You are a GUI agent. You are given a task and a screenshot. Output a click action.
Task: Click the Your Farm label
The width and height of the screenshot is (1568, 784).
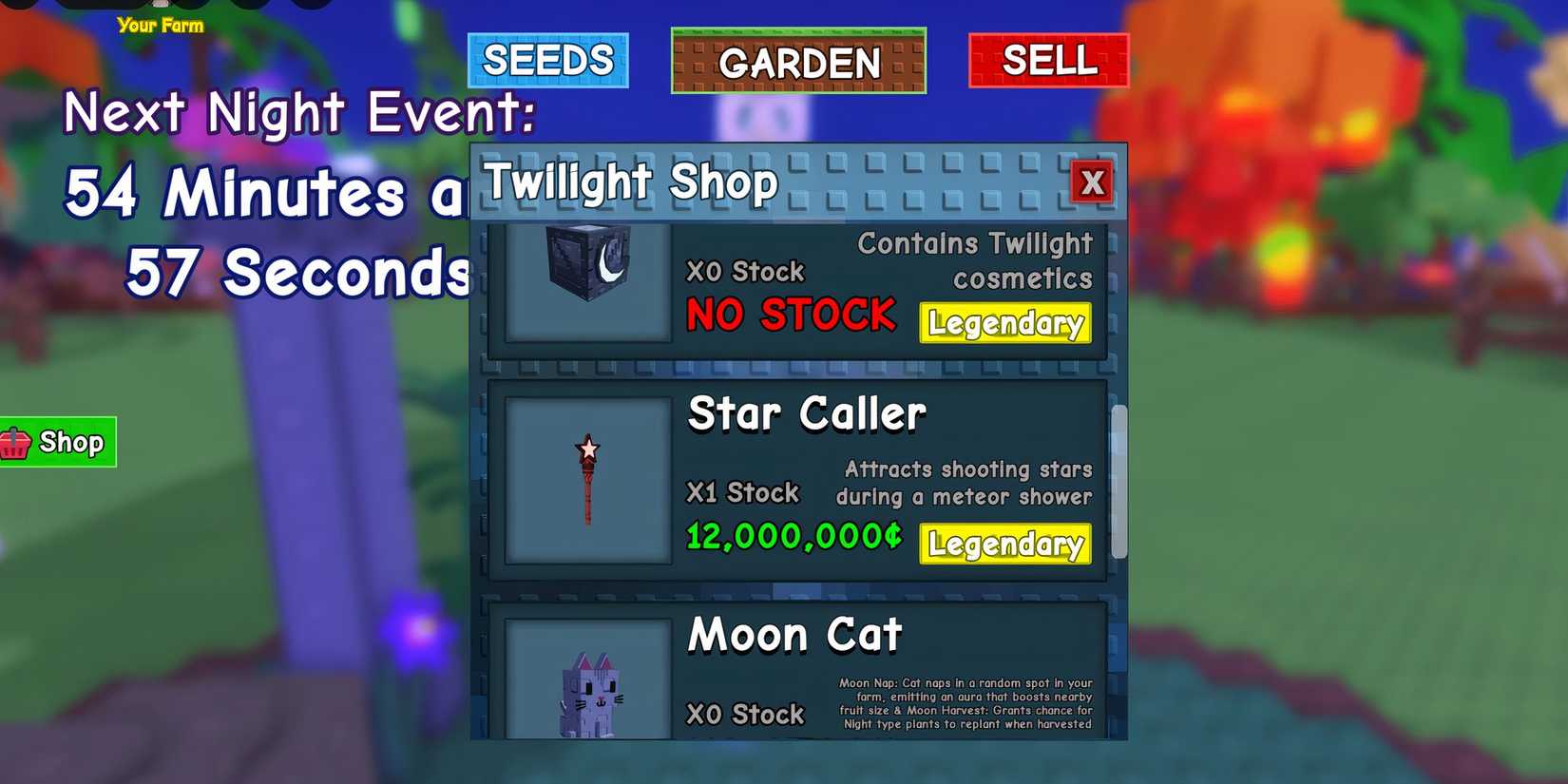(x=162, y=27)
